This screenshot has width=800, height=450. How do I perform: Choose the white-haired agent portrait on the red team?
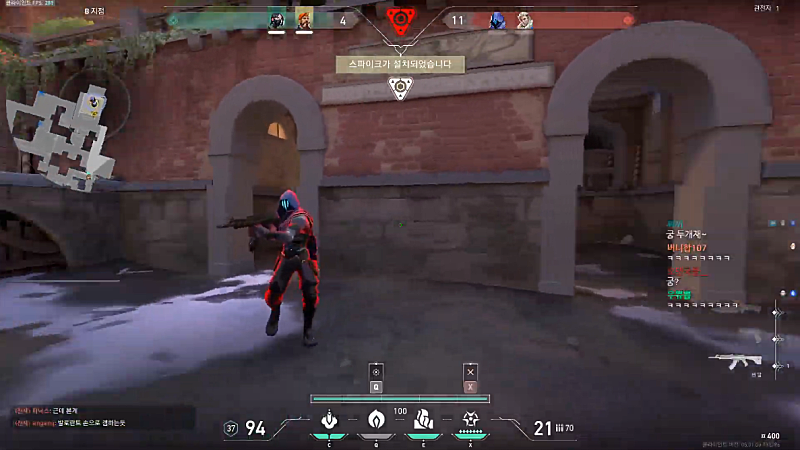524,20
